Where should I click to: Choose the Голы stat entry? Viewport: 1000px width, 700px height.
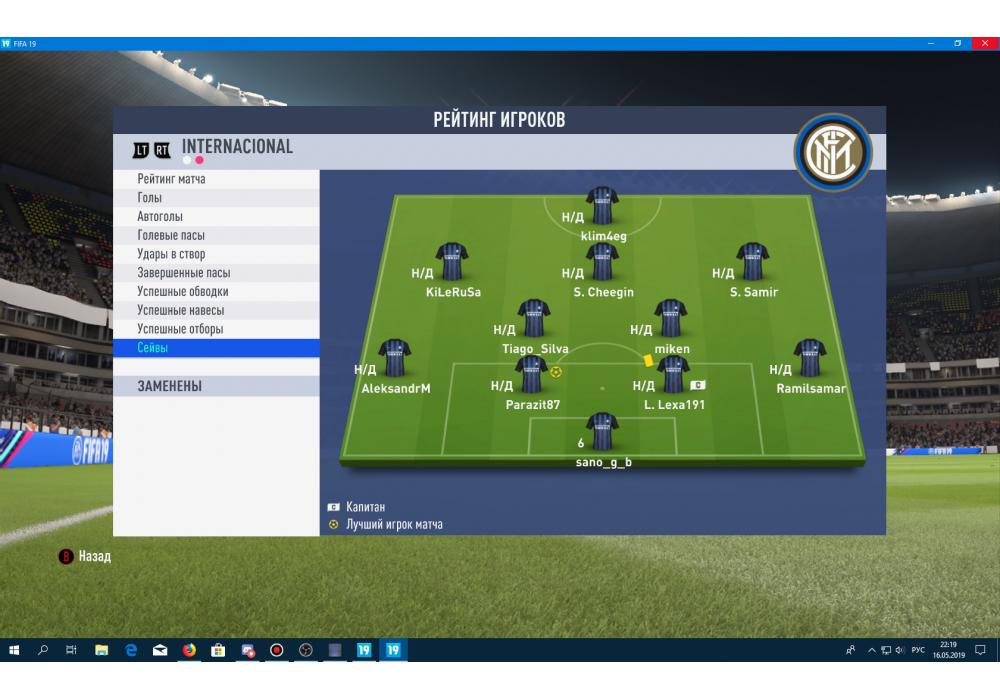tap(215, 198)
